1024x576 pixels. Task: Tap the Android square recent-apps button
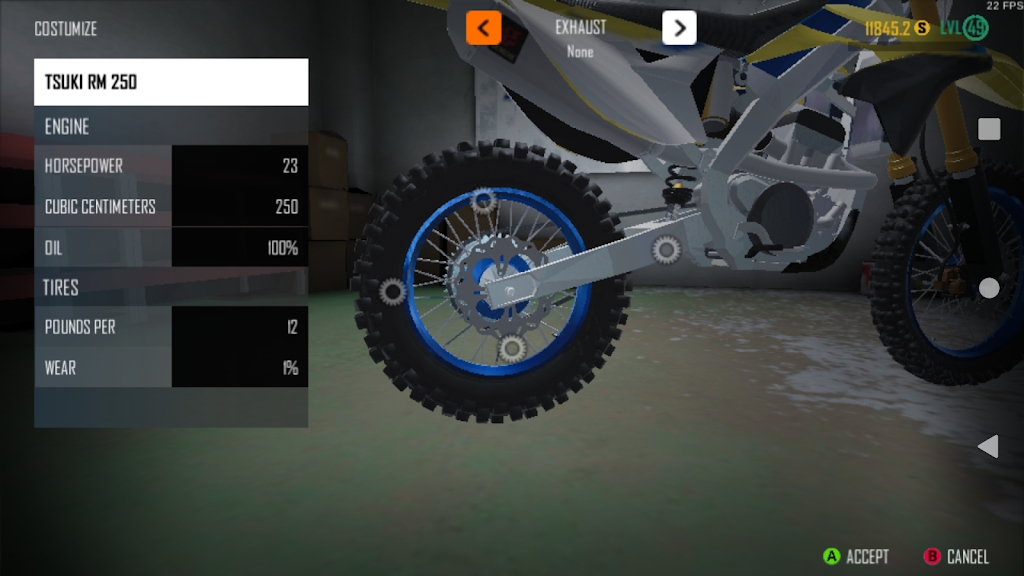pyautogui.click(x=989, y=129)
